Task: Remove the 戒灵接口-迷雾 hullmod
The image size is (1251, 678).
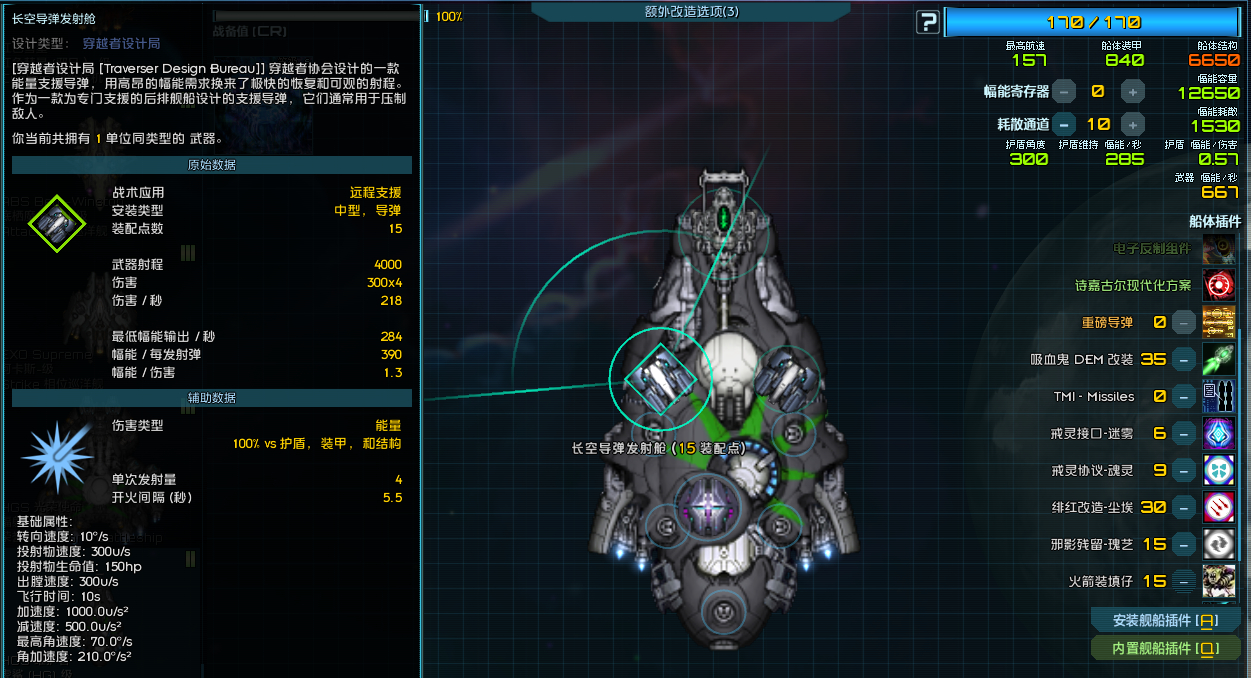Action: coord(1184,434)
